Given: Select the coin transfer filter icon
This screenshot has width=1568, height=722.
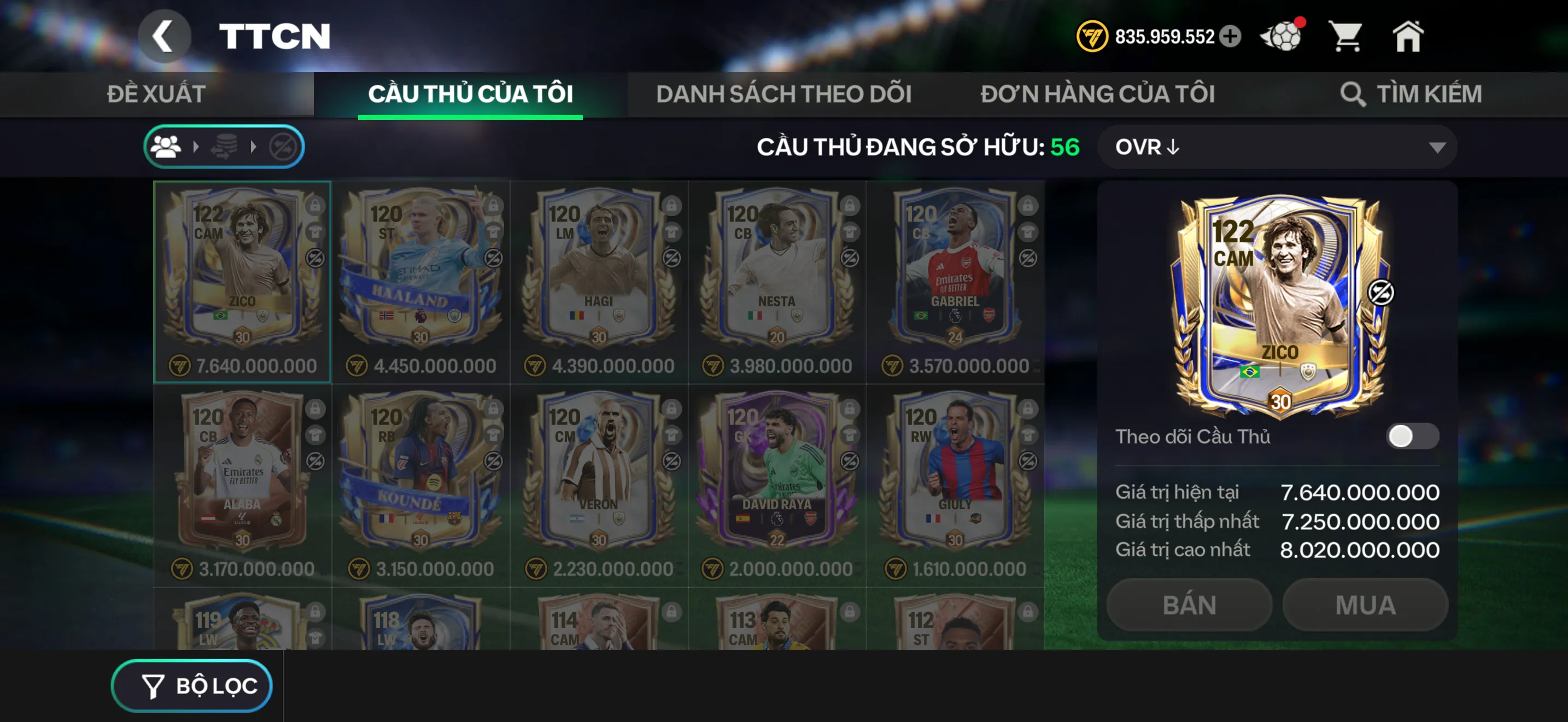Looking at the screenshot, I should [x=224, y=146].
